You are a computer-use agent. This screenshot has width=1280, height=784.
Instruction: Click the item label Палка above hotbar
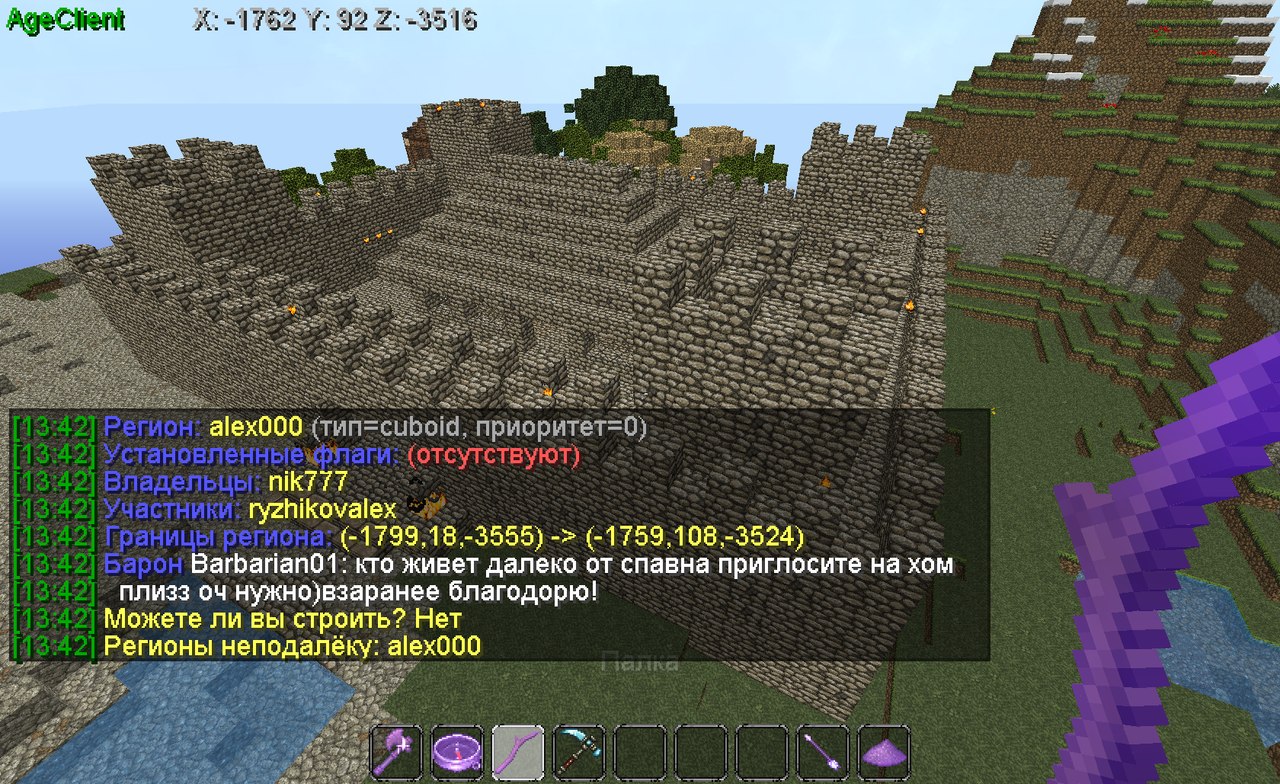(x=640, y=662)
